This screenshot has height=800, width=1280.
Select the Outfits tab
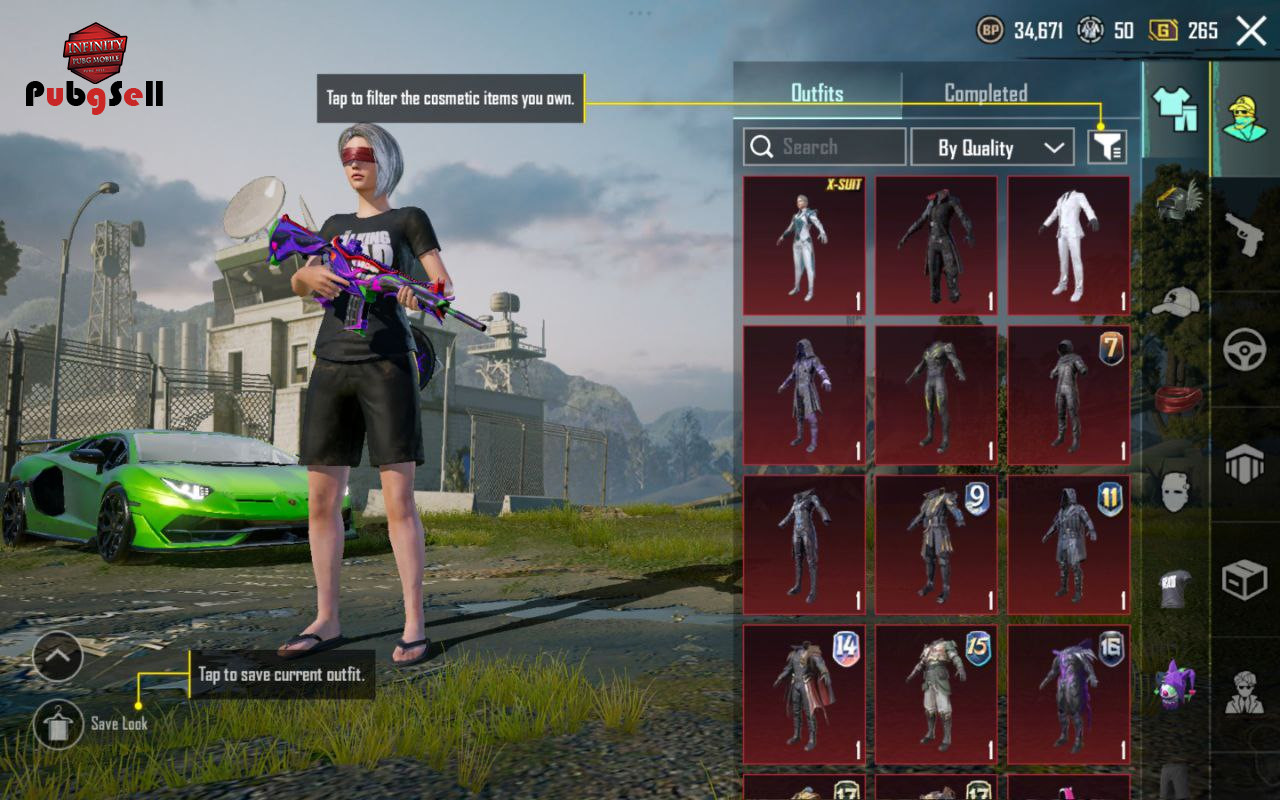click(817, 93)
